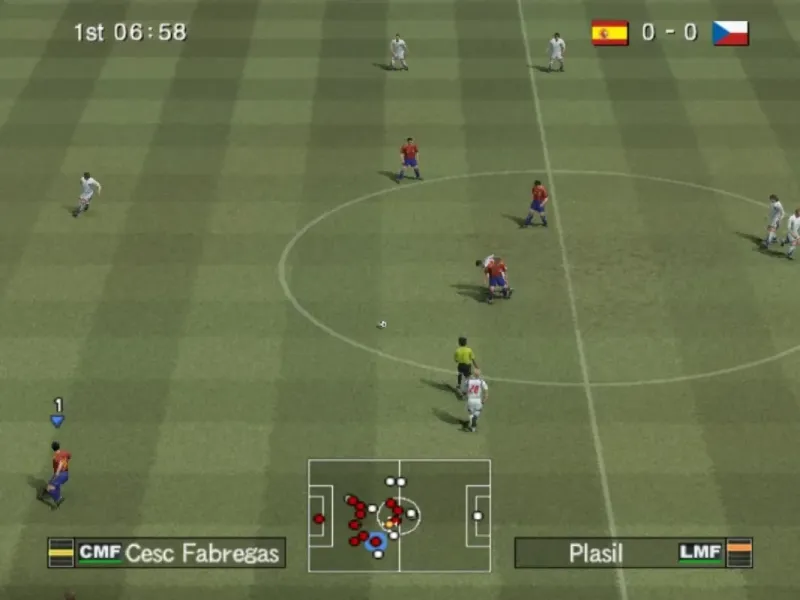The height and width of the screenshot is (600, 800).
Task: Click the pitch radar minimap
Action: pyautogui.click(x=399, y=515)
